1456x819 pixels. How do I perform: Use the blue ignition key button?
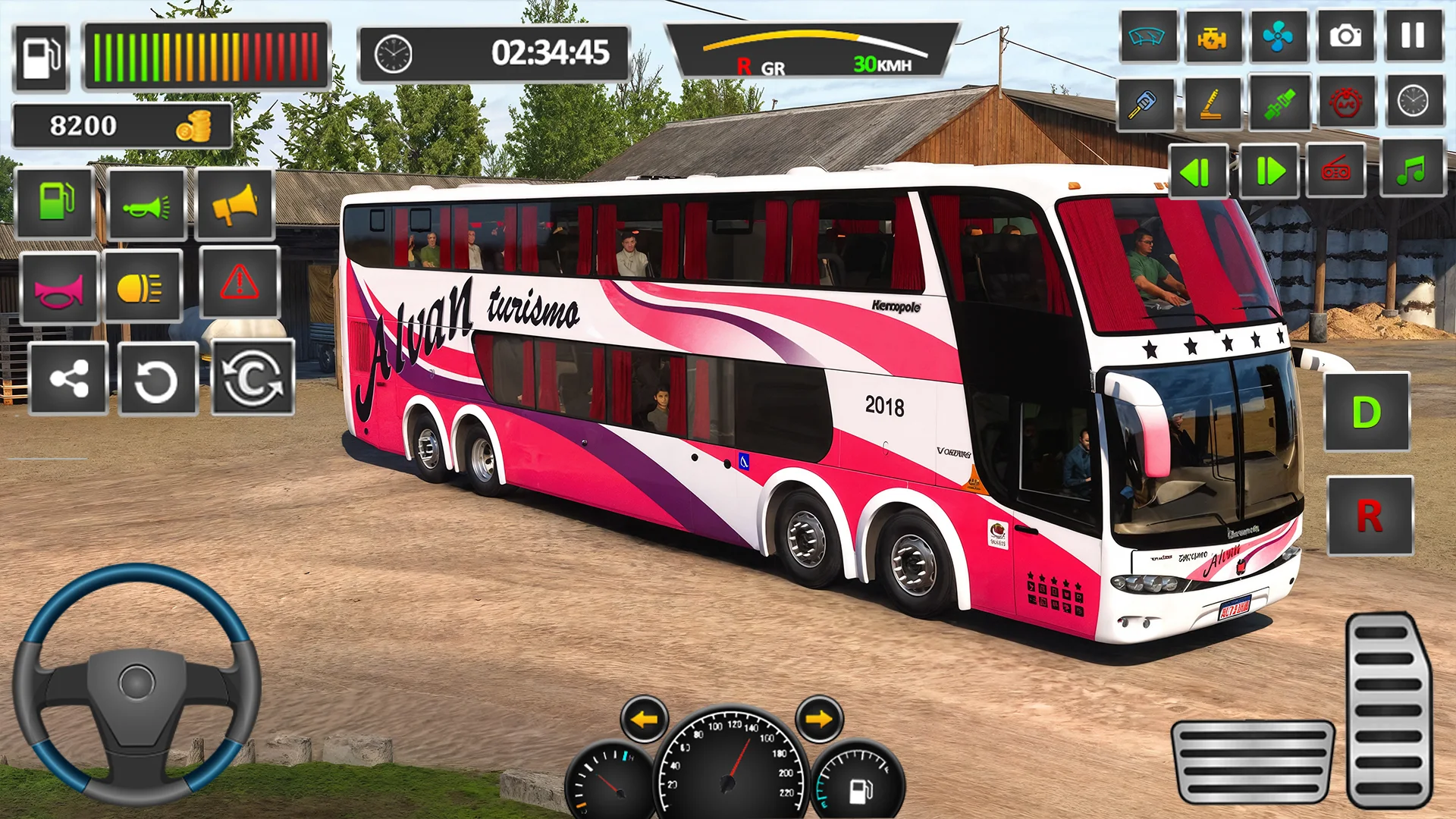[x=1145, y=102]
